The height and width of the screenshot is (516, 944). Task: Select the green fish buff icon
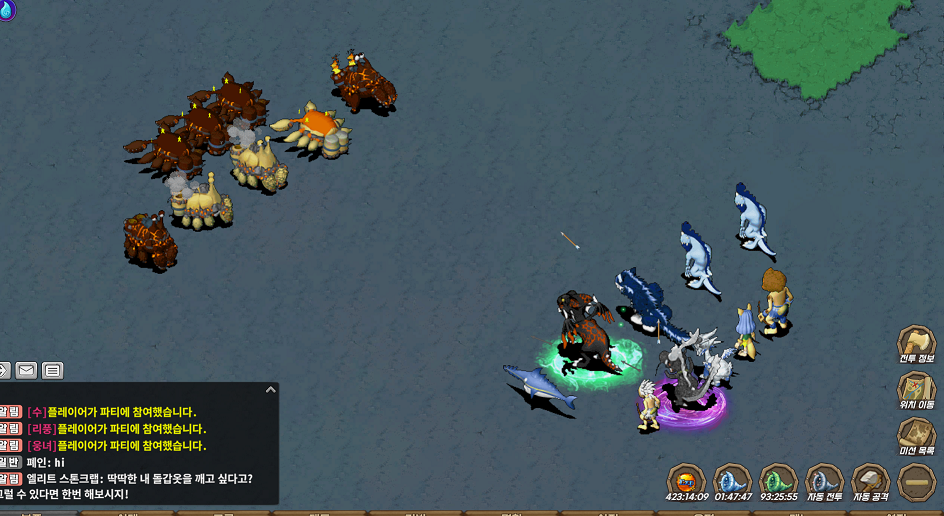click(779, 480)
